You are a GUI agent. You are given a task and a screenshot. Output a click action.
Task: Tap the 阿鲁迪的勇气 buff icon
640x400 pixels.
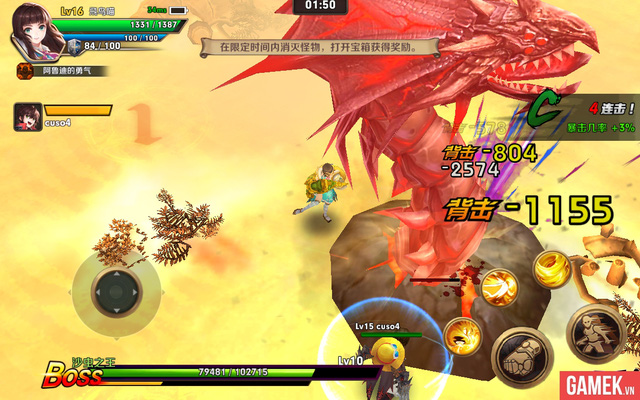pos(23,71)
